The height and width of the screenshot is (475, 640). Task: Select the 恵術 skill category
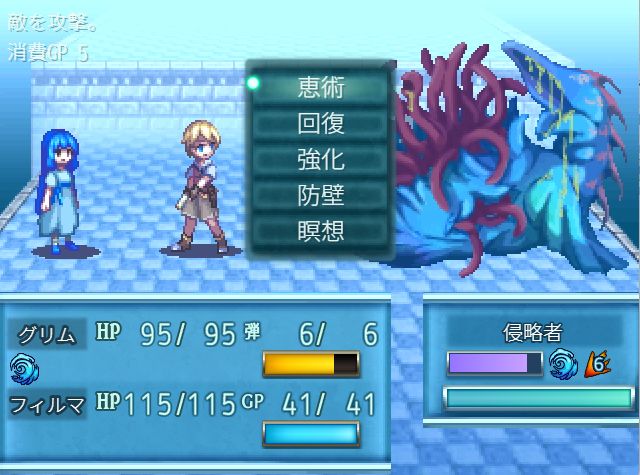click(x=320, y=87)
